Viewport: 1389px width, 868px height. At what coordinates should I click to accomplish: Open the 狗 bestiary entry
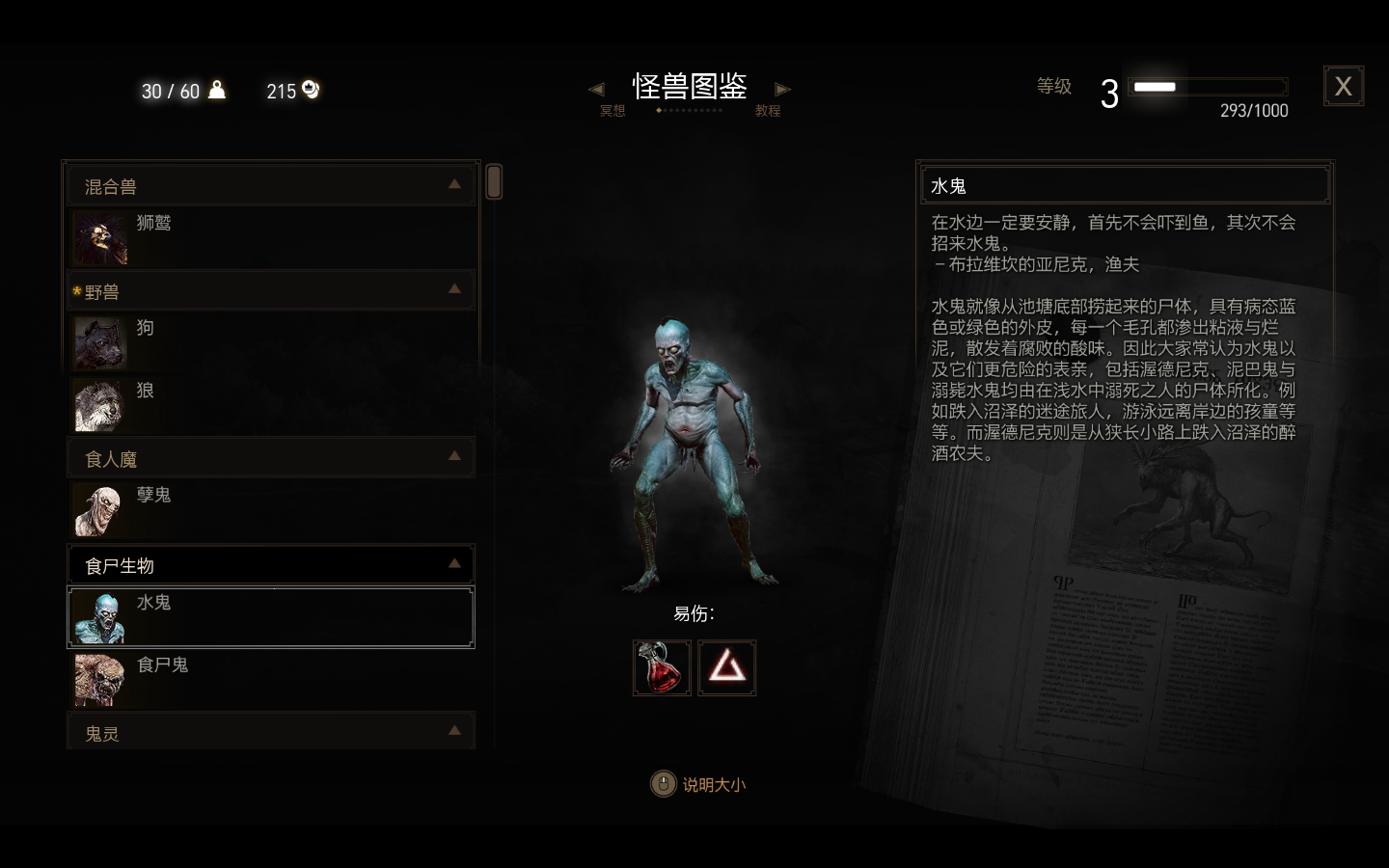(x=270, y=342)
